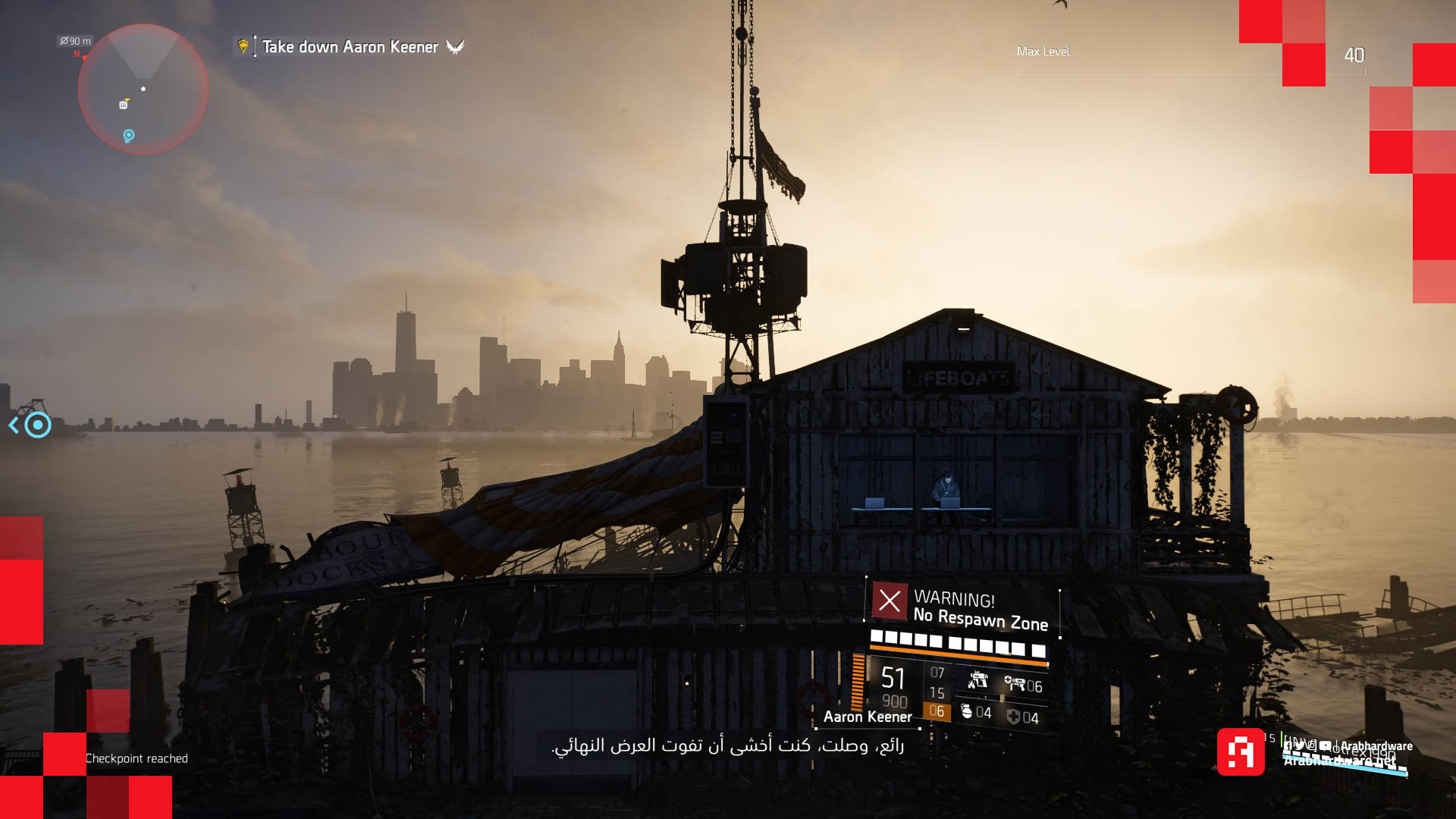The width and height of the screenshot is (1456, 819).
Task: Click the red X No Respawn warning icon
Action: pyautogui.click(x=890, y=601)
